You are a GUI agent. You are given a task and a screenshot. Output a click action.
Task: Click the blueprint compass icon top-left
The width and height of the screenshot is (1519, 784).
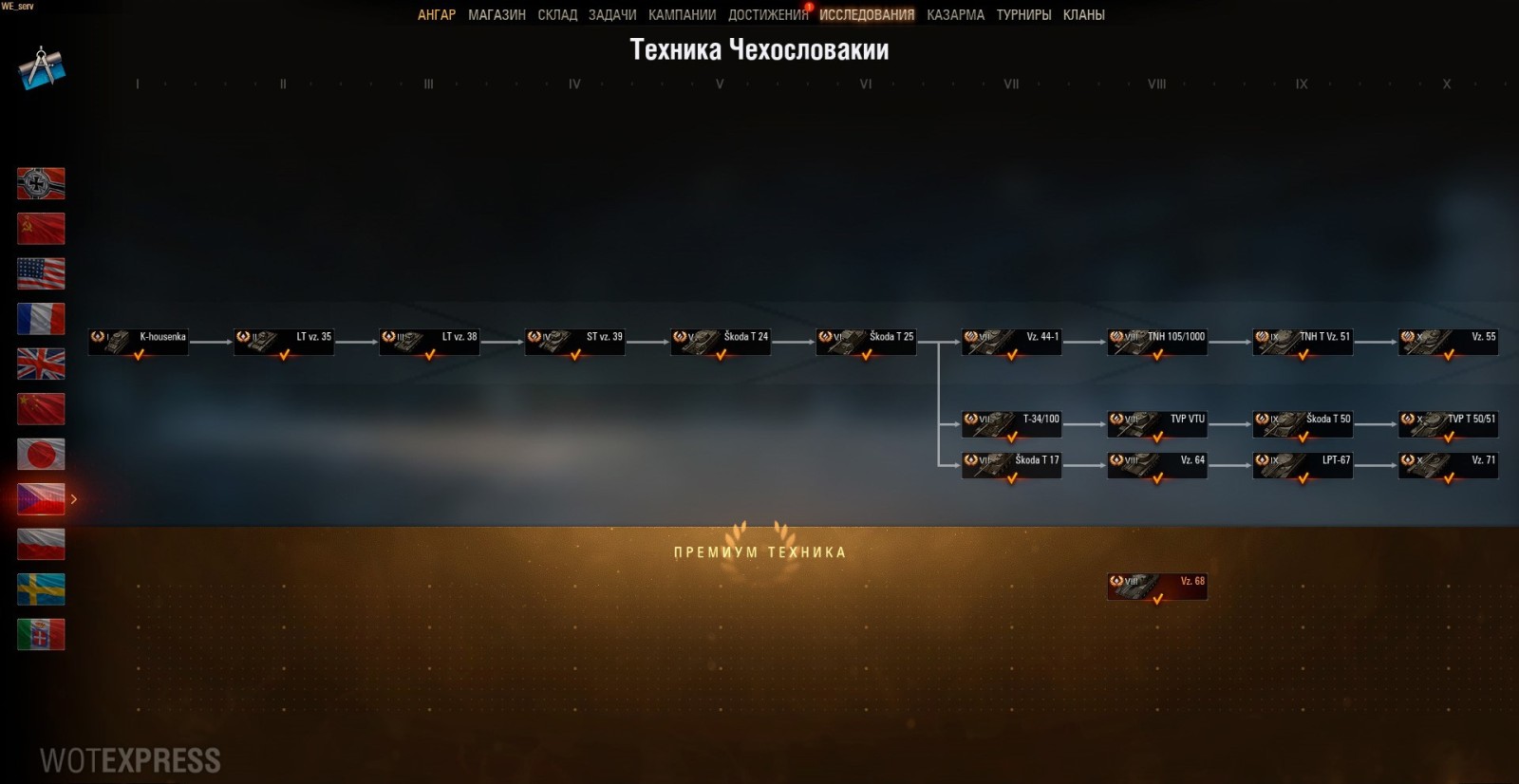pyautogui.click(x=41, y=66)
